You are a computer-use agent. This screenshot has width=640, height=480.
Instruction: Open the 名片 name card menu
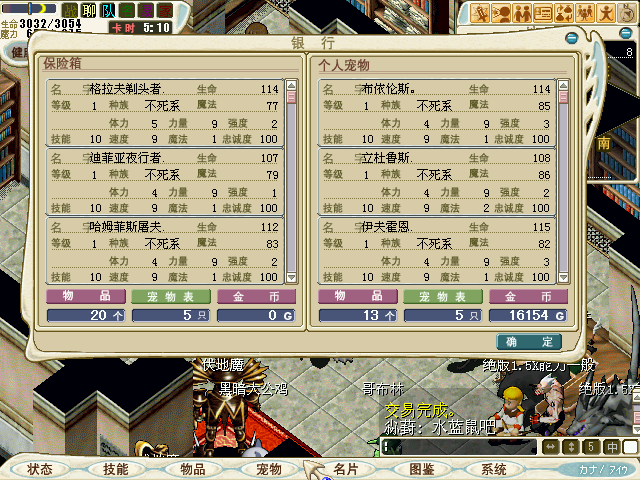click(345, 469)
